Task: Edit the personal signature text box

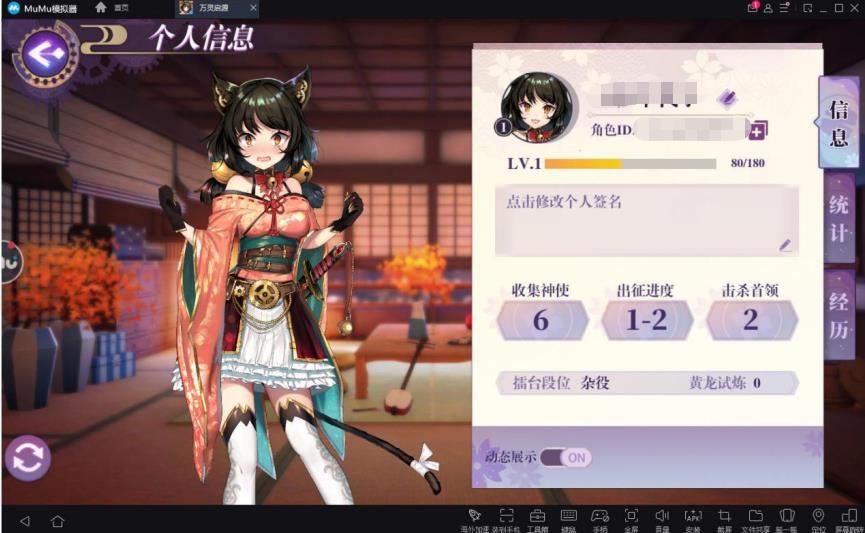Action: coord(646,220)
